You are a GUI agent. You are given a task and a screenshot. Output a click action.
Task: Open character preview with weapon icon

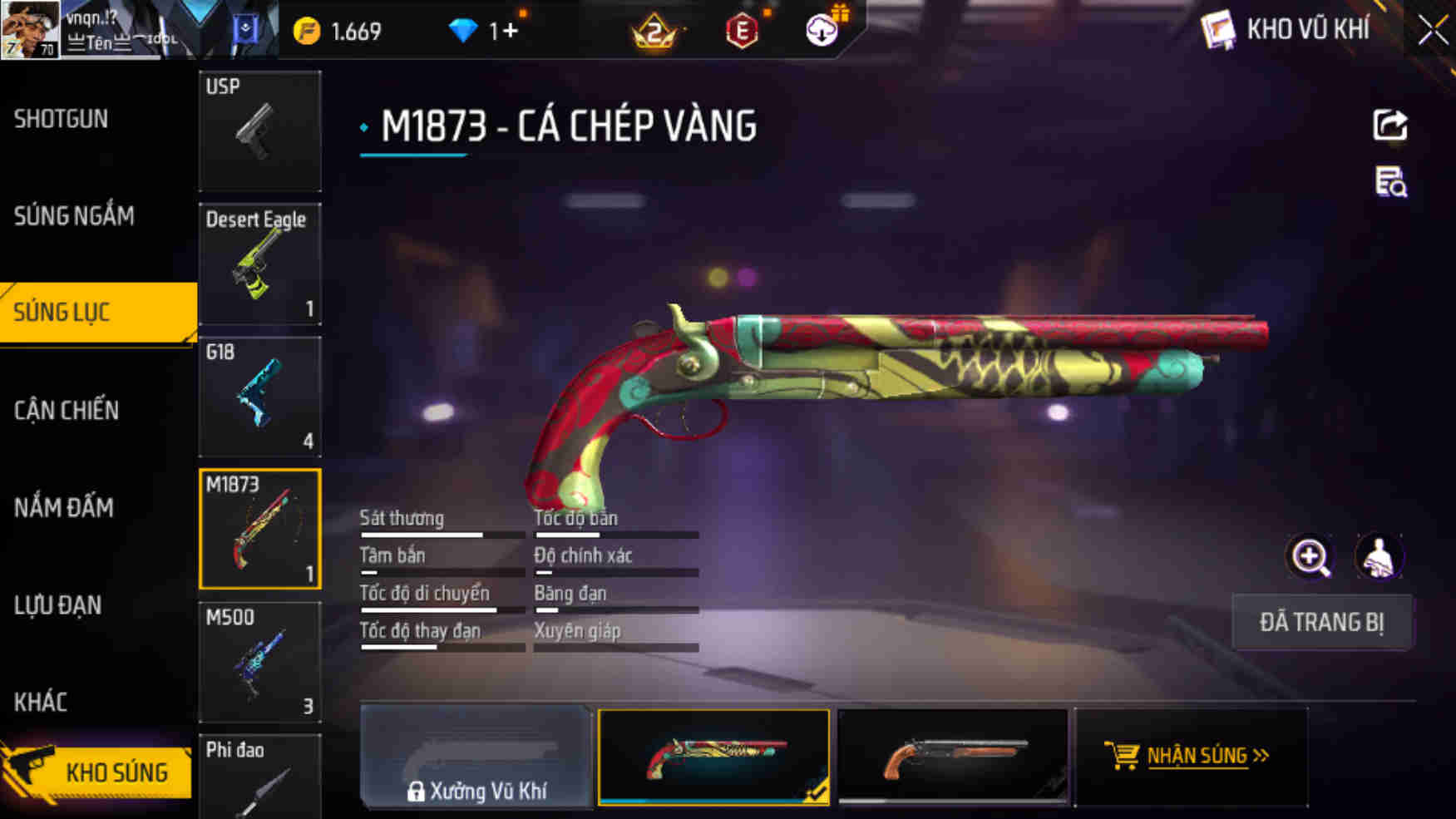1379,557
